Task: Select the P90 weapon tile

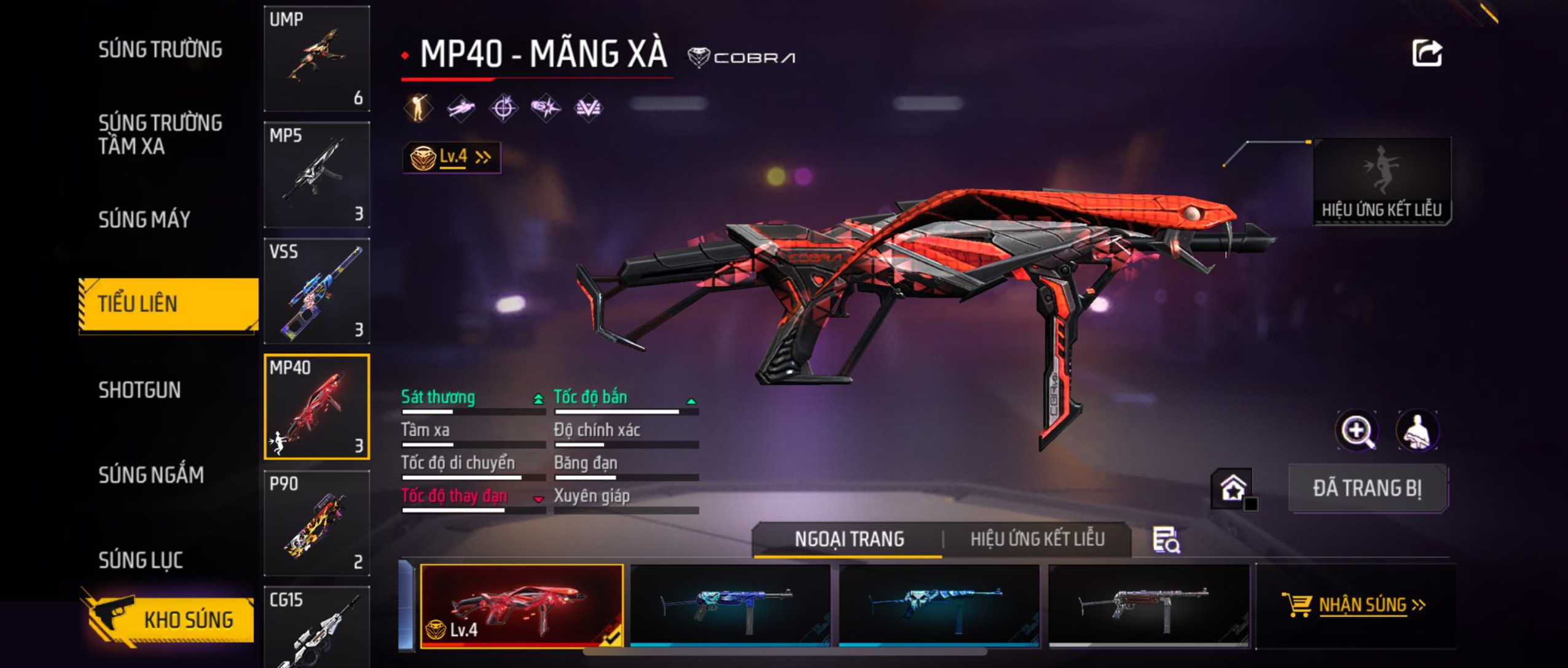Action: coord(316,523)
